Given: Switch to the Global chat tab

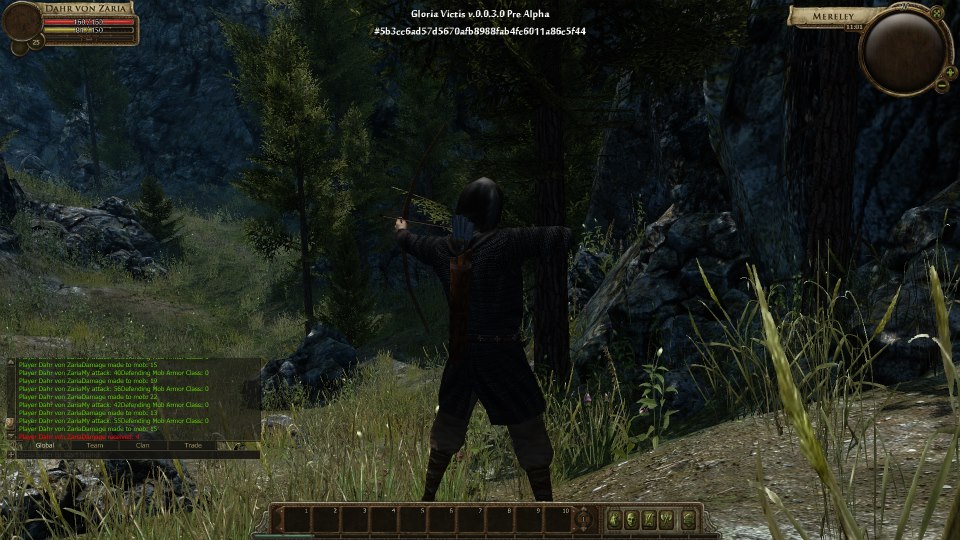Looking at the screenshot, I should tap(45, 445).
